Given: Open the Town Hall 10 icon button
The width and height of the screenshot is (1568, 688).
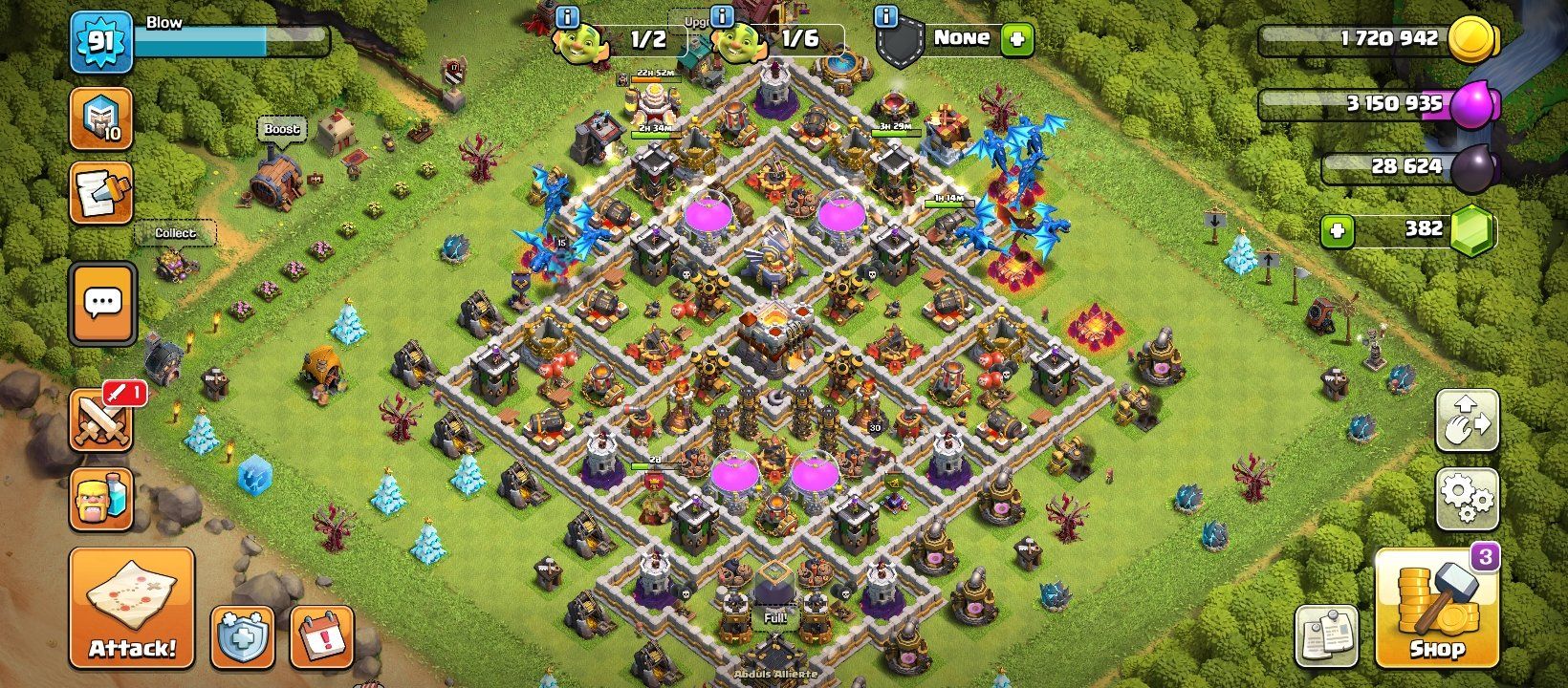Looking at the screenshot, I should (x=101, y=118).
